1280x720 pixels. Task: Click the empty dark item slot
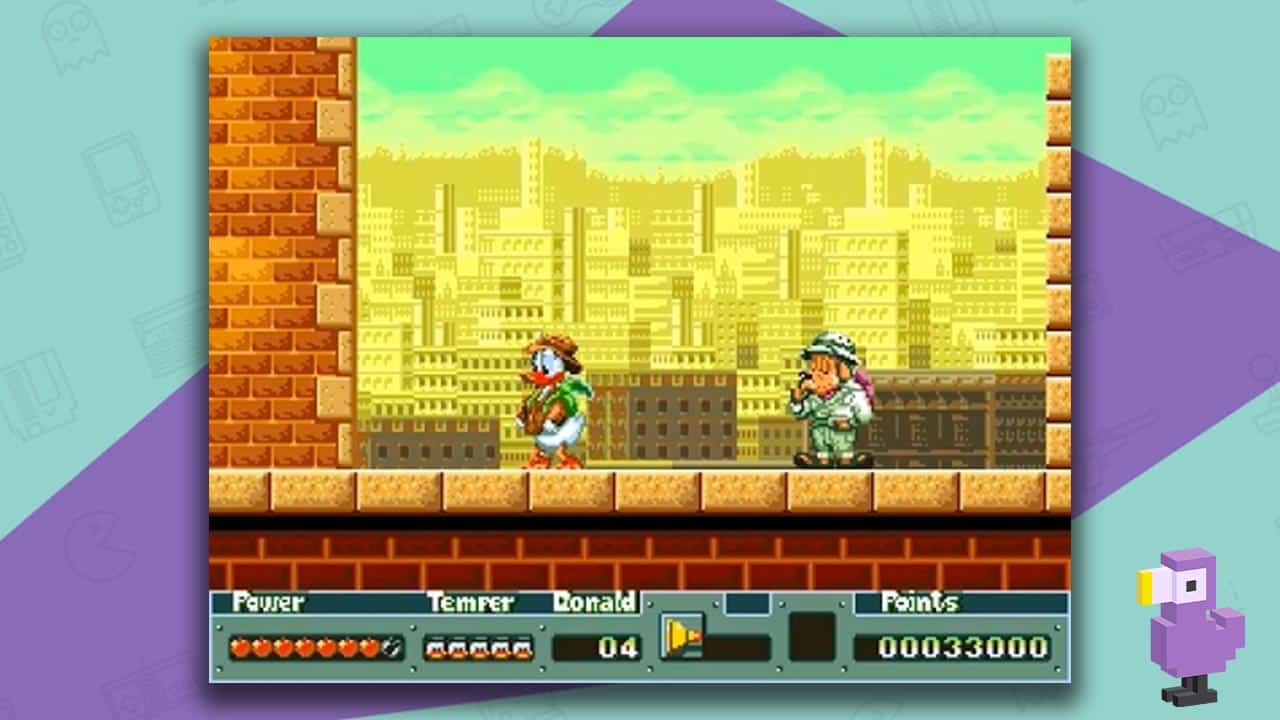(811, 637)
